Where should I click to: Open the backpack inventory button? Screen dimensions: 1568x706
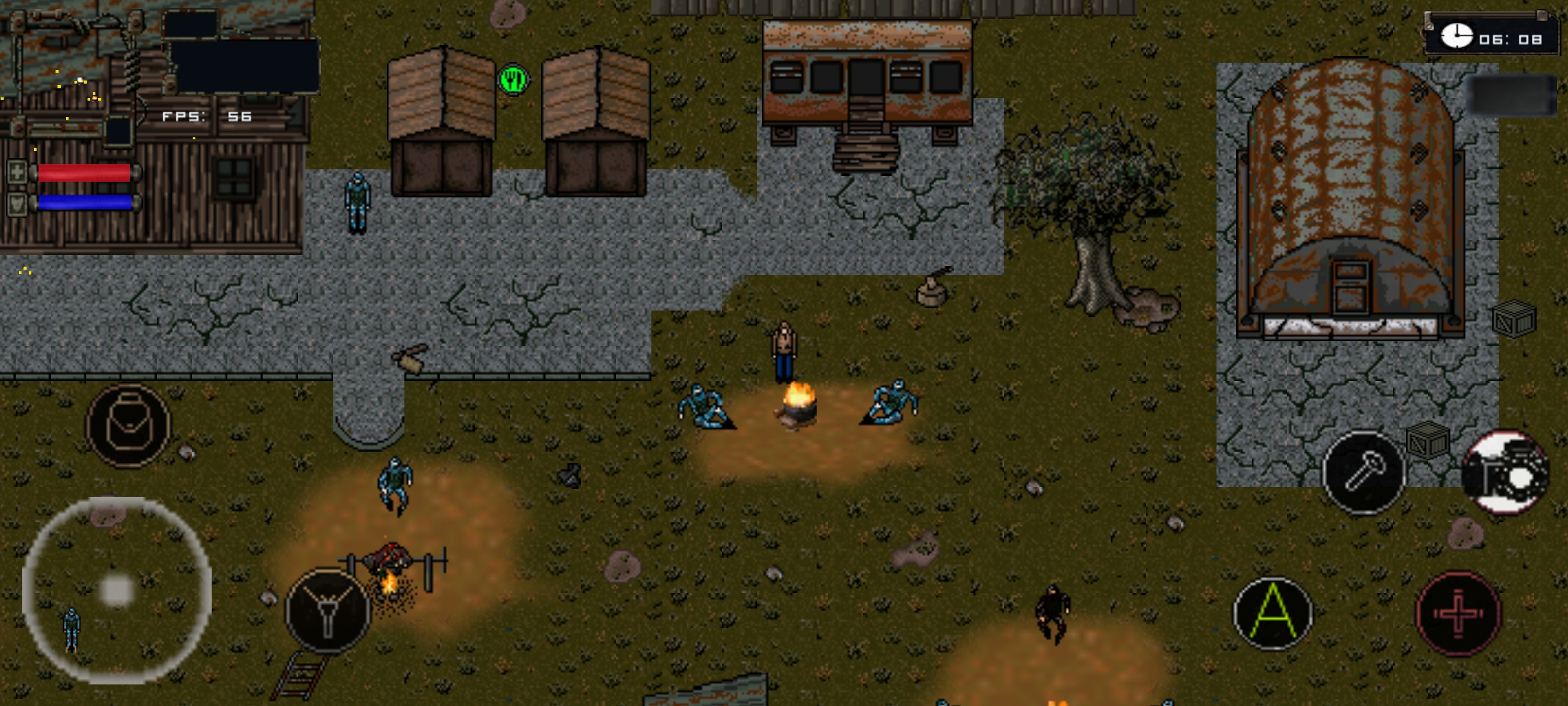128,426
